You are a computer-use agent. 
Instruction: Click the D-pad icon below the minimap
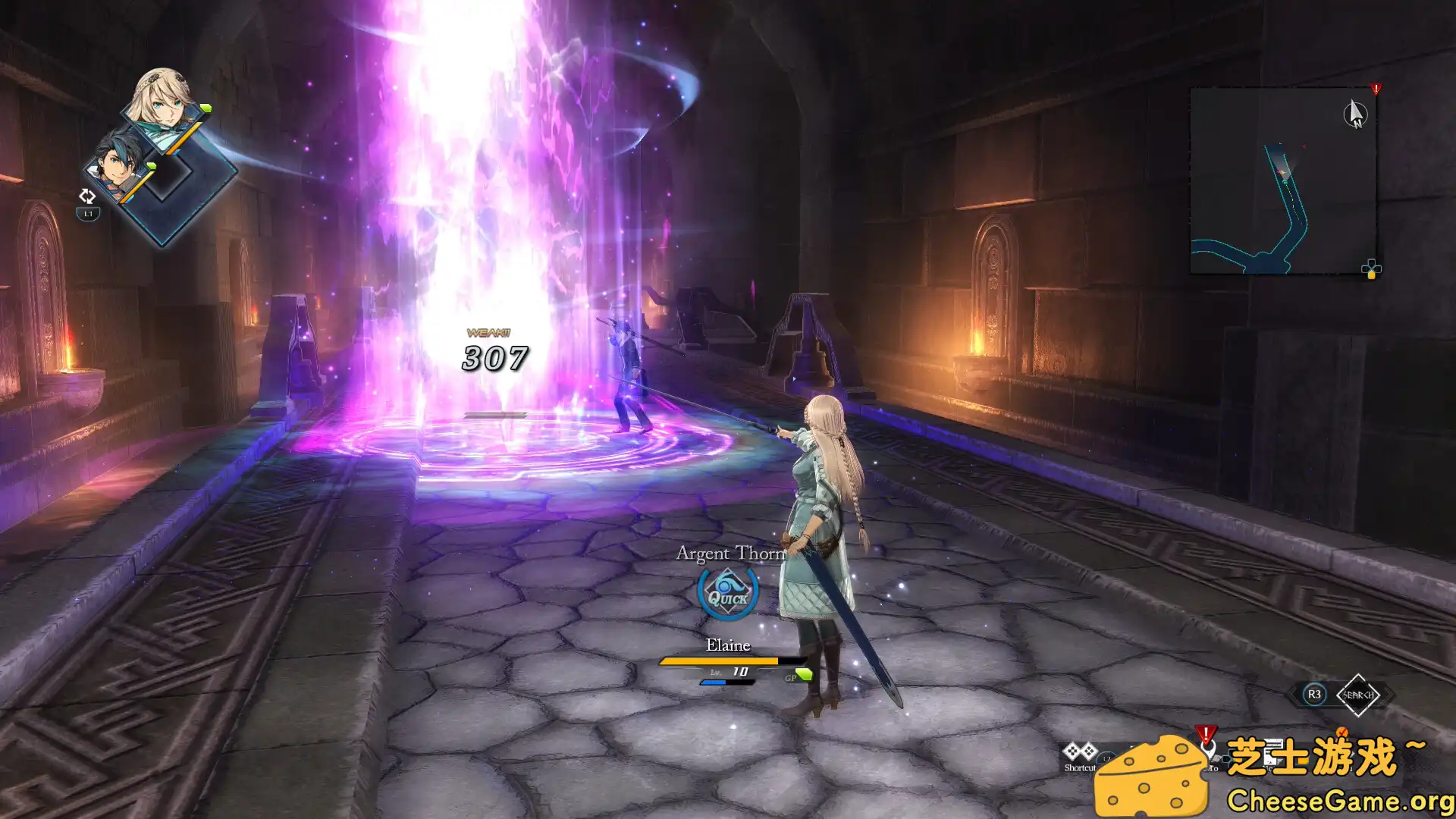(1371, 268)
